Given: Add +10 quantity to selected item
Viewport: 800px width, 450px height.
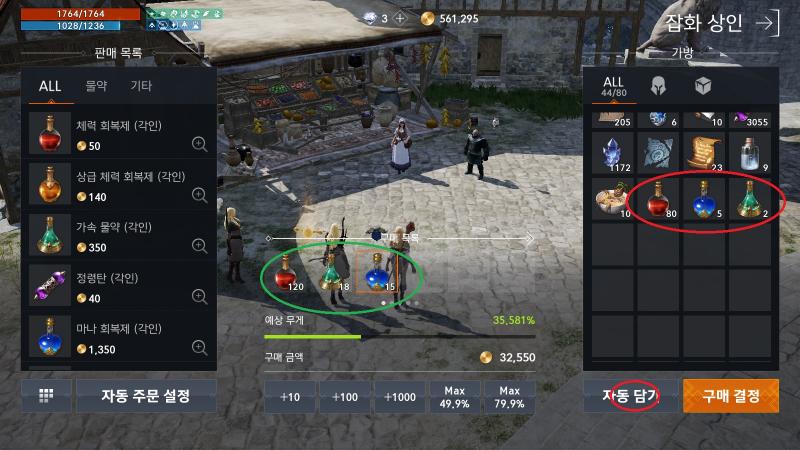Looking at the screenshot, I should point(289,396).
